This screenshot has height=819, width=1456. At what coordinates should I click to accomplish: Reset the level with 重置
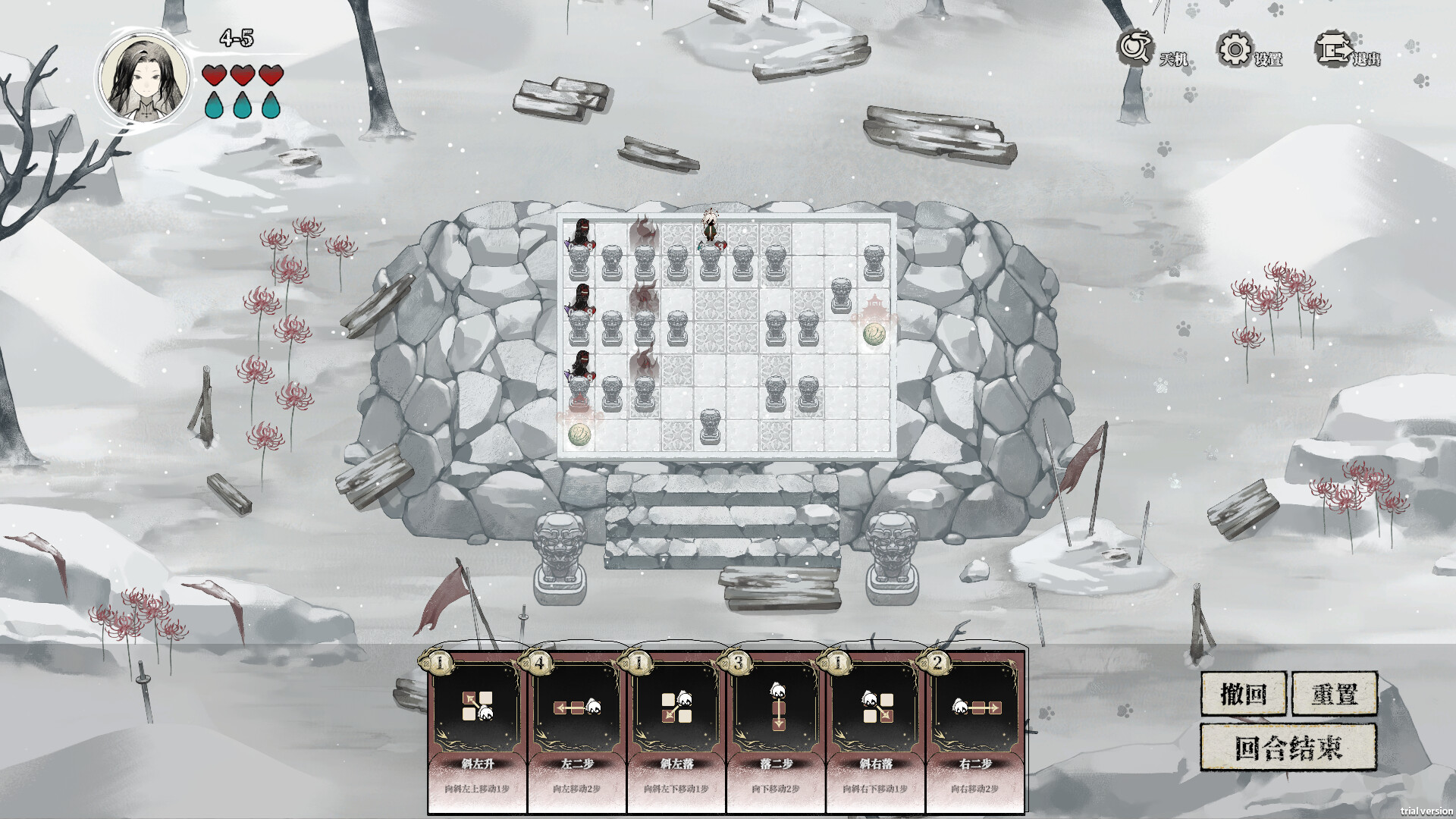tap(1334, 693)
